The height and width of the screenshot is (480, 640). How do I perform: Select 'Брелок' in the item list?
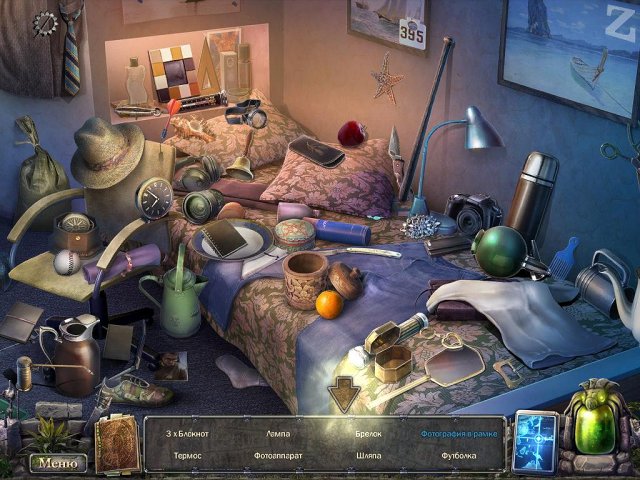tap(367, 434)
